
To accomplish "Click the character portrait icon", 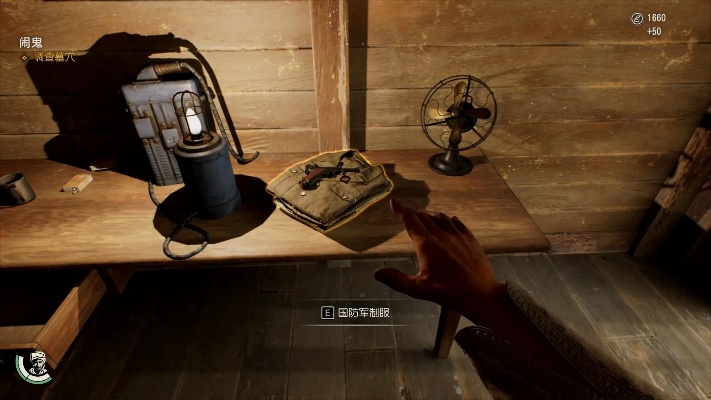I will pos(37,366).
